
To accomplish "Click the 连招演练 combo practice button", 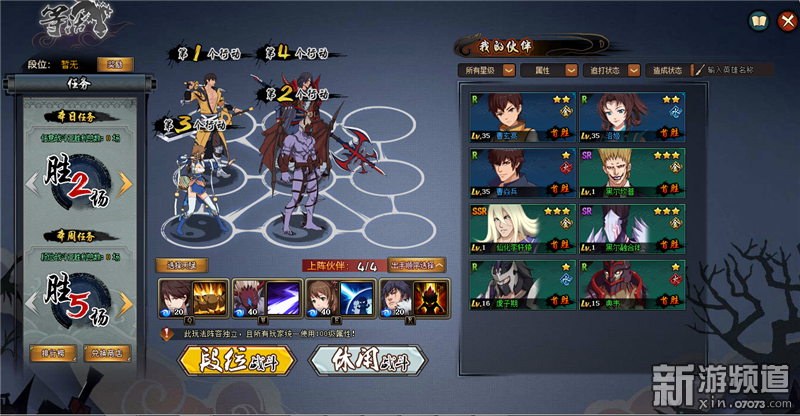I will point(181,265).
